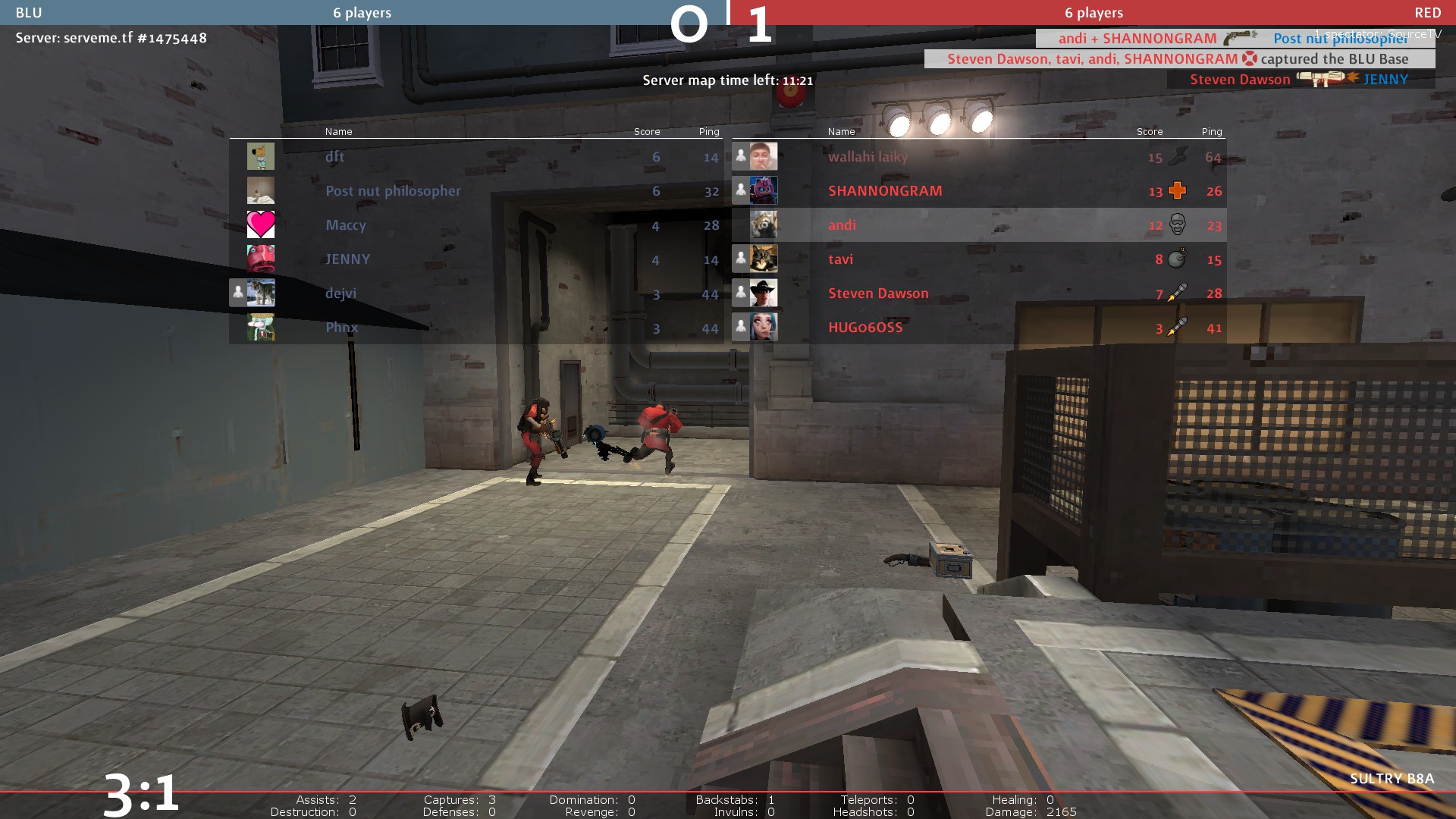Click tavi's cat avatar thumbnail
The width and height of the screenshot is (1456, 819).
(764, 259)
